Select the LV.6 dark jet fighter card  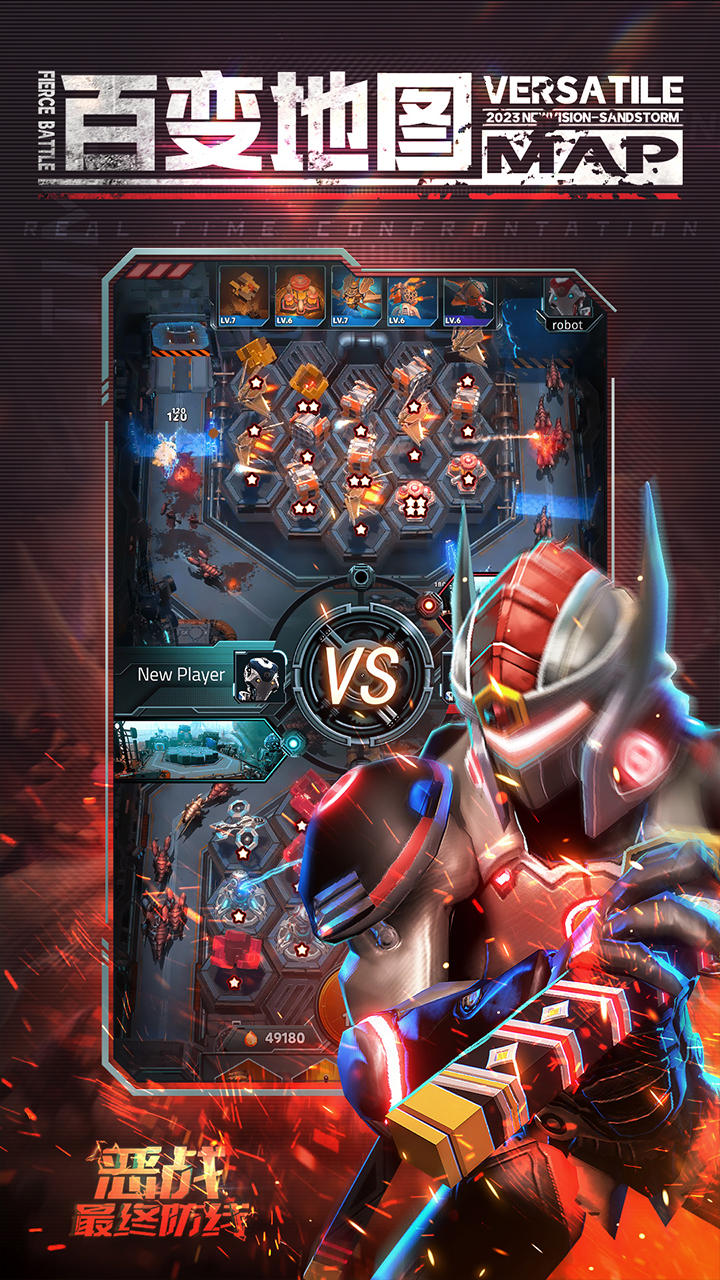click(468, 297)
